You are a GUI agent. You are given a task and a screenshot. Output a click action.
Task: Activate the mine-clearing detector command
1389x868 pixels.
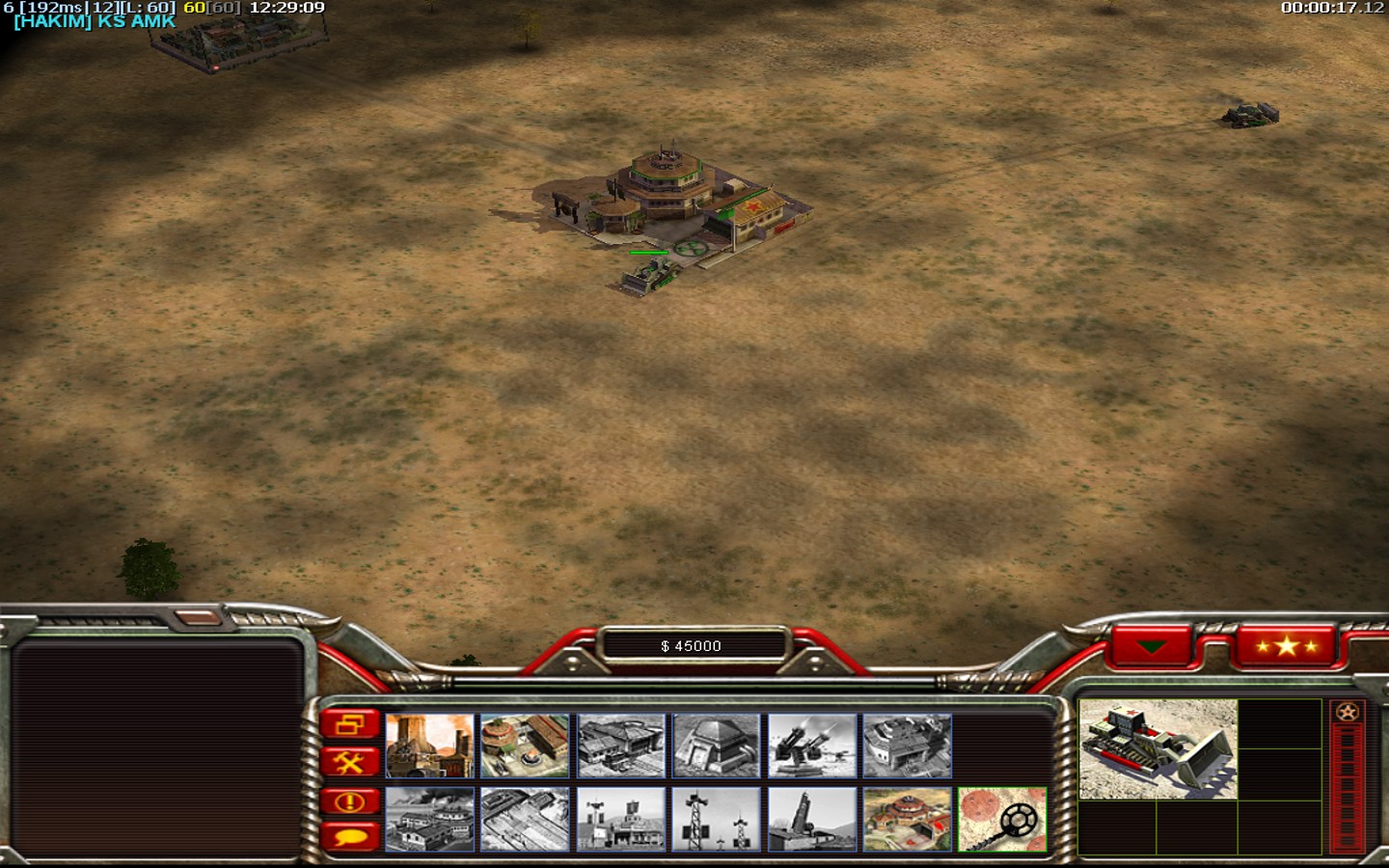click(1002, 820)
